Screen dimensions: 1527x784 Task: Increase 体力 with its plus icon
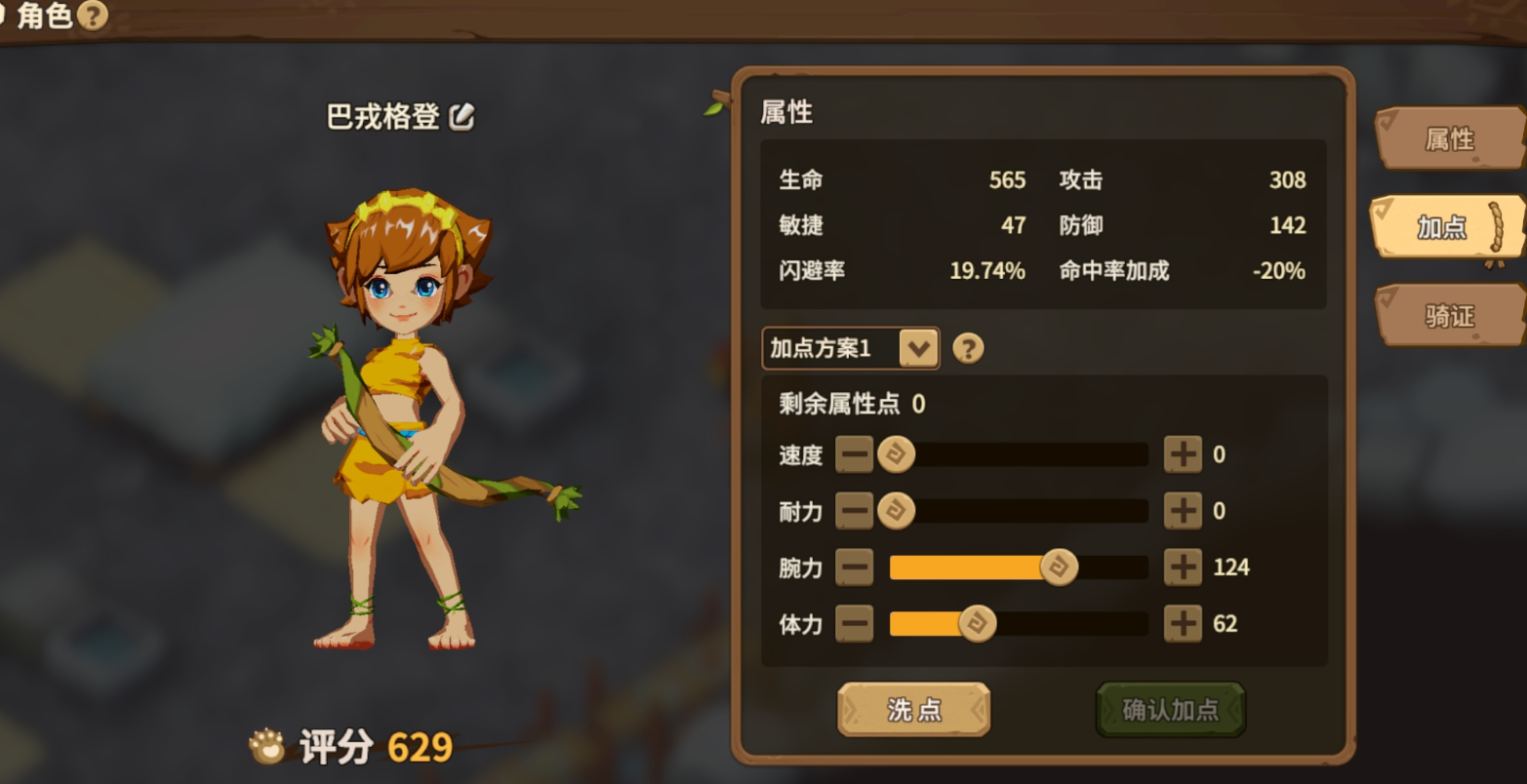pos(1183,623)
